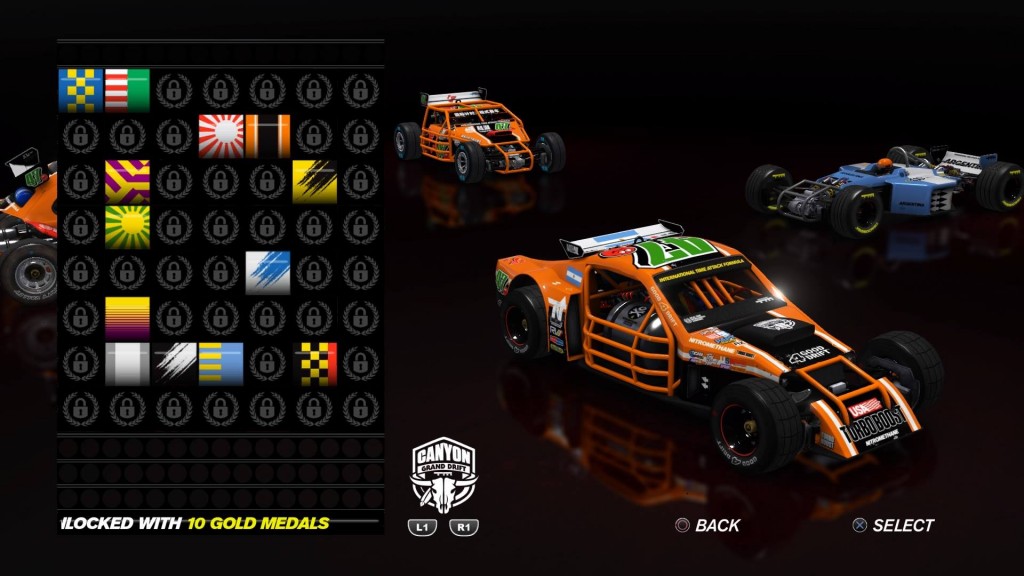
Task: Pick the green and yellow sunburst skin
Action: pyautogui.click(x=127, y=227)
